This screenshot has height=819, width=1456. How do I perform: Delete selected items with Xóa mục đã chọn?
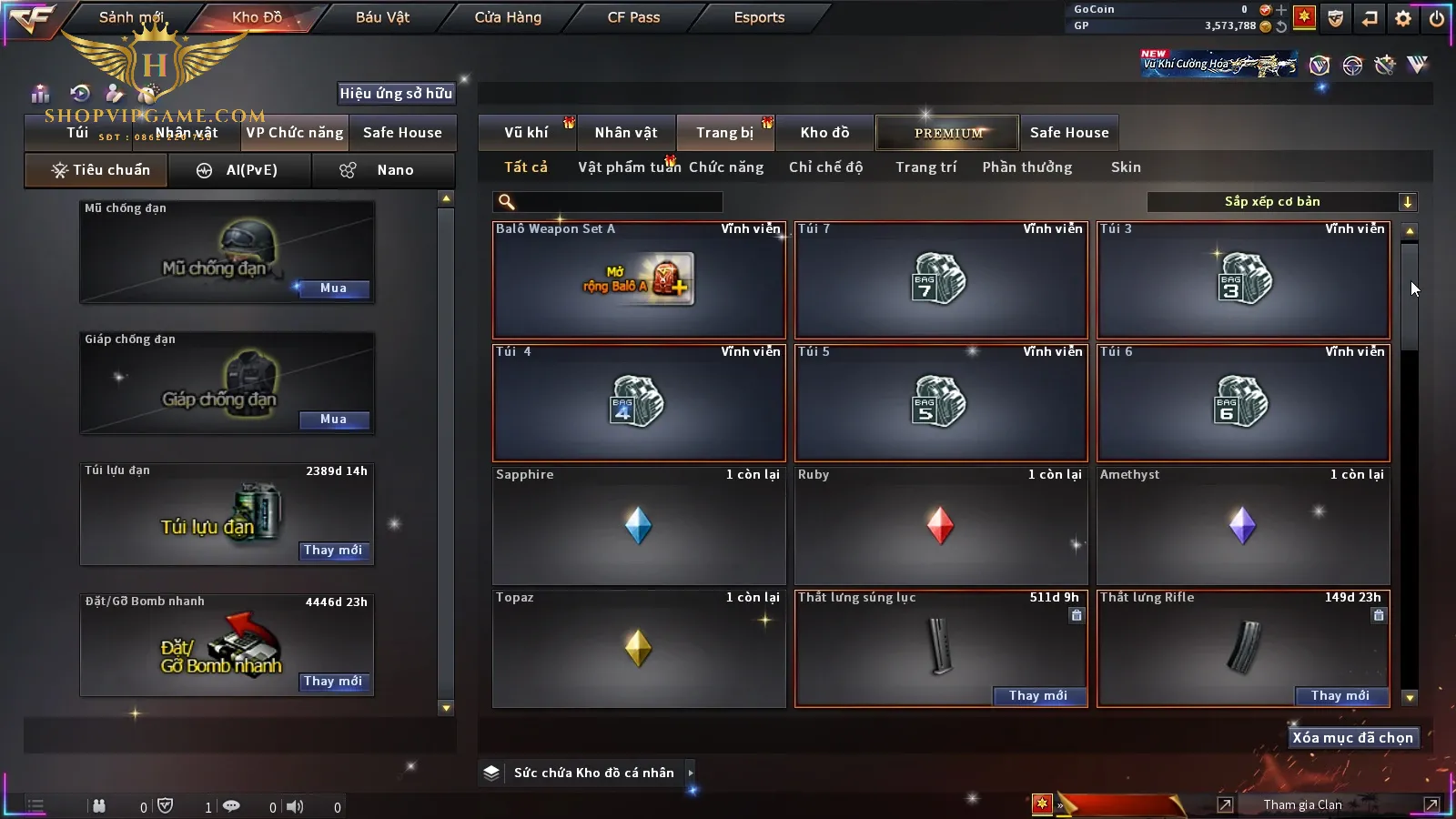[x=1352, y=738]
